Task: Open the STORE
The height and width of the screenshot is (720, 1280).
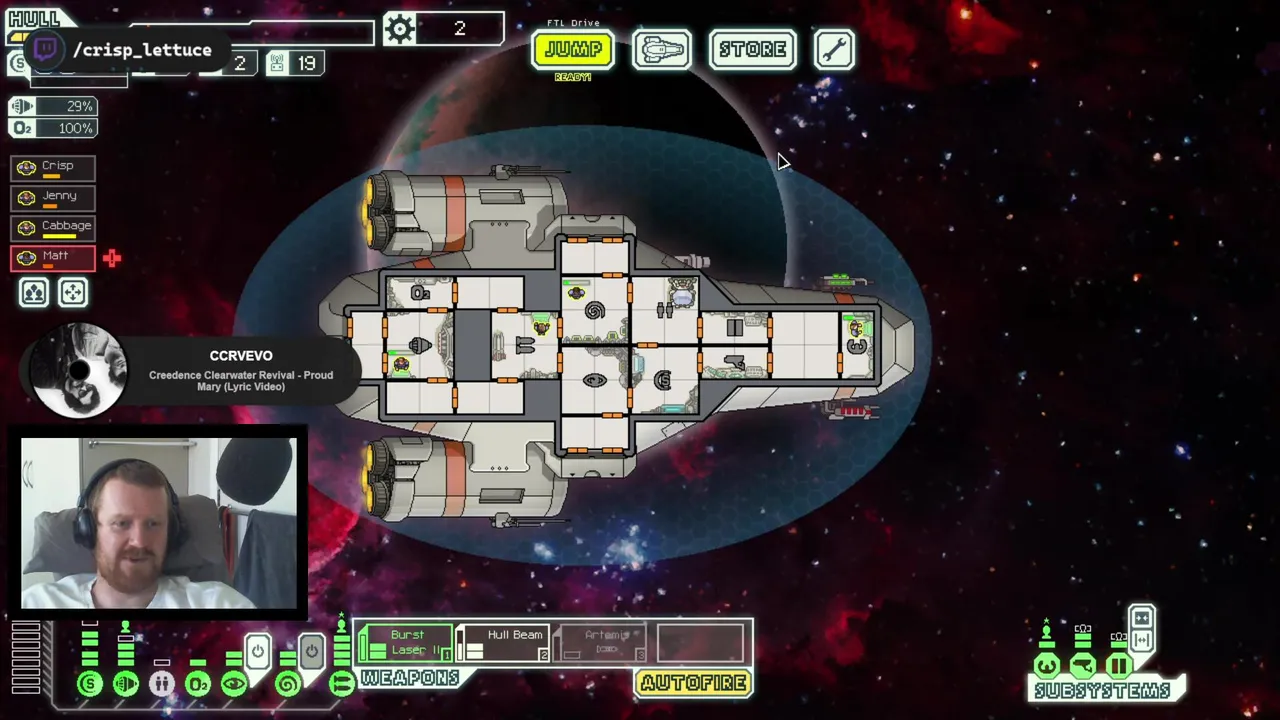Action: point(752,49)
